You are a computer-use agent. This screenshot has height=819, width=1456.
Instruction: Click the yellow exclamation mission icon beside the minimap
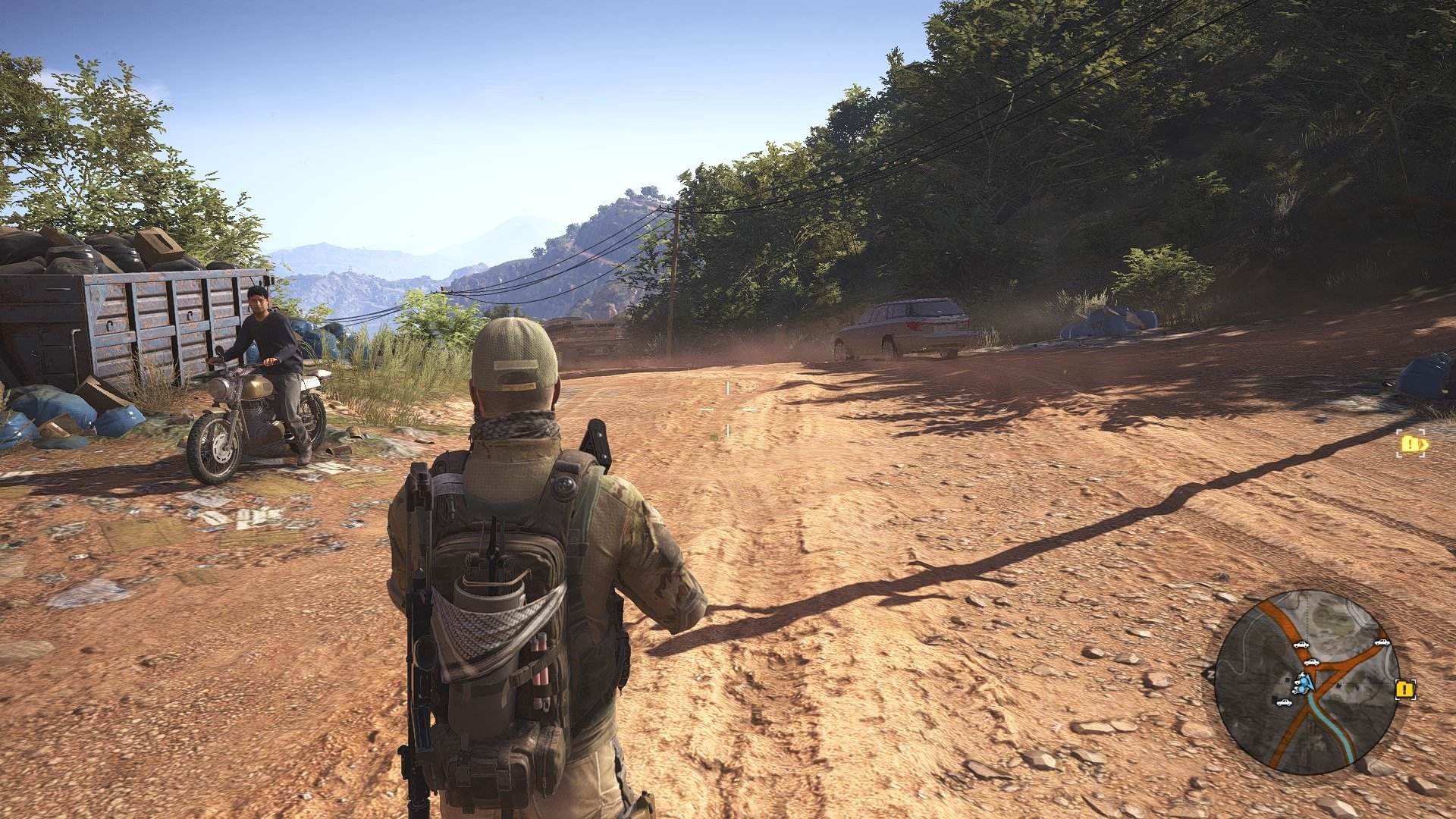pyautogui.click(x=1405, y=689)
